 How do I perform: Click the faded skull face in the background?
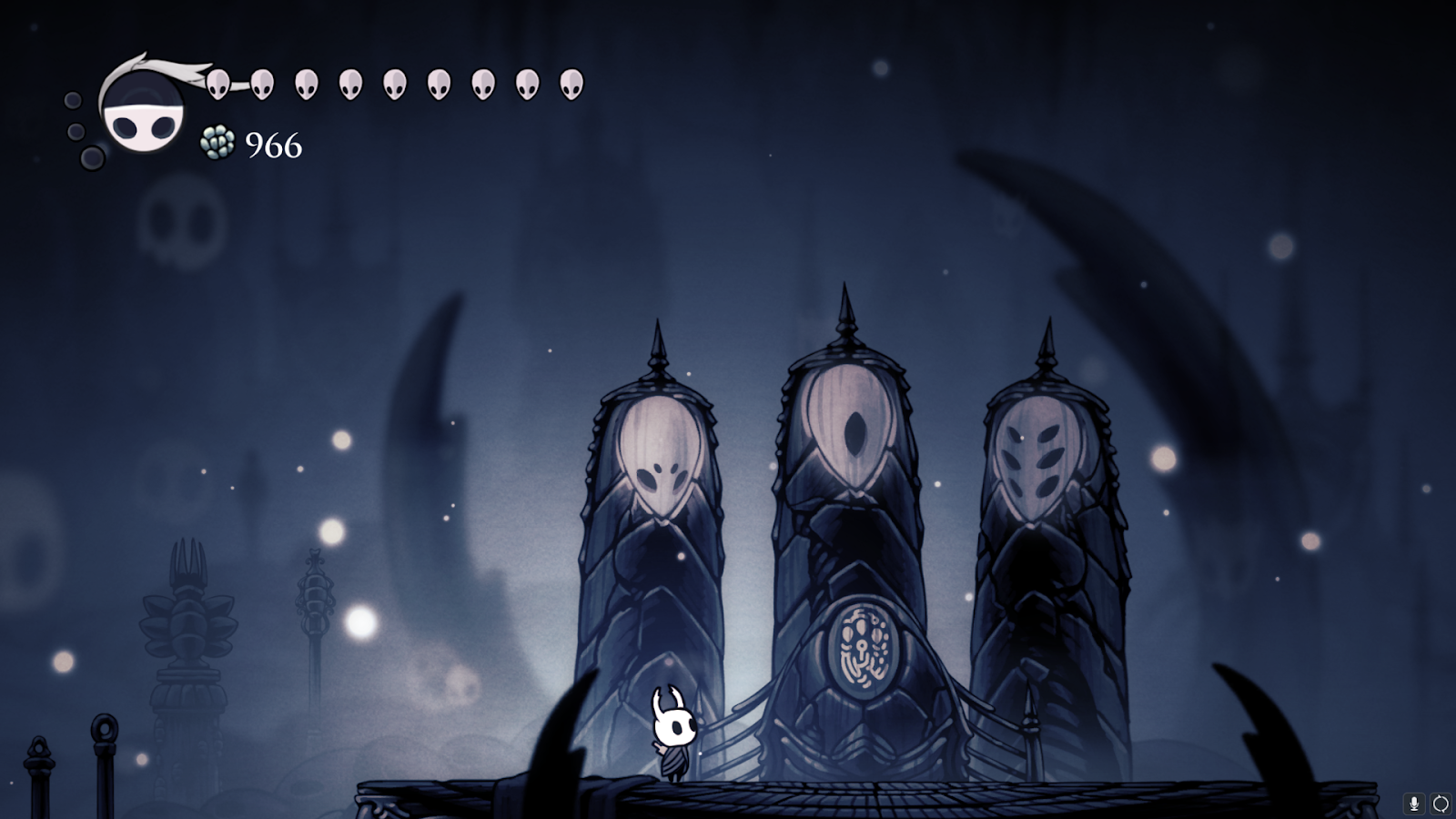point(179,221)
